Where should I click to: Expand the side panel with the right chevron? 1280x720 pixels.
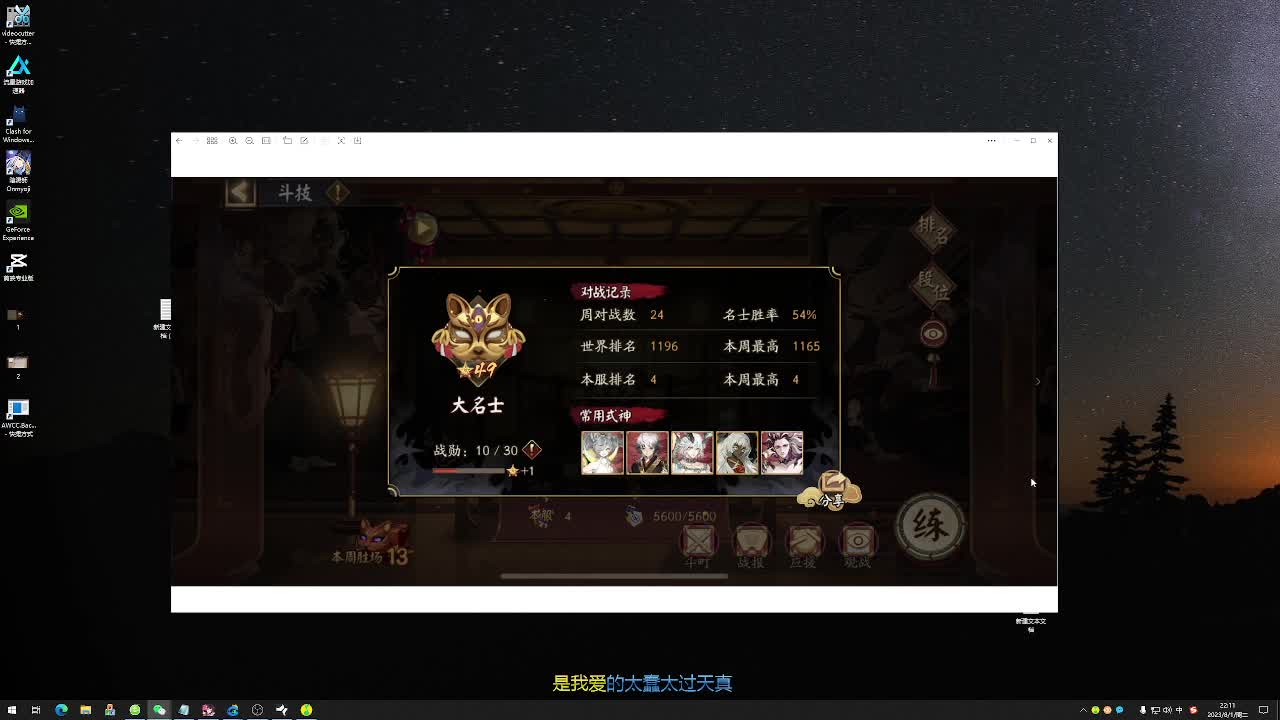1038,381
